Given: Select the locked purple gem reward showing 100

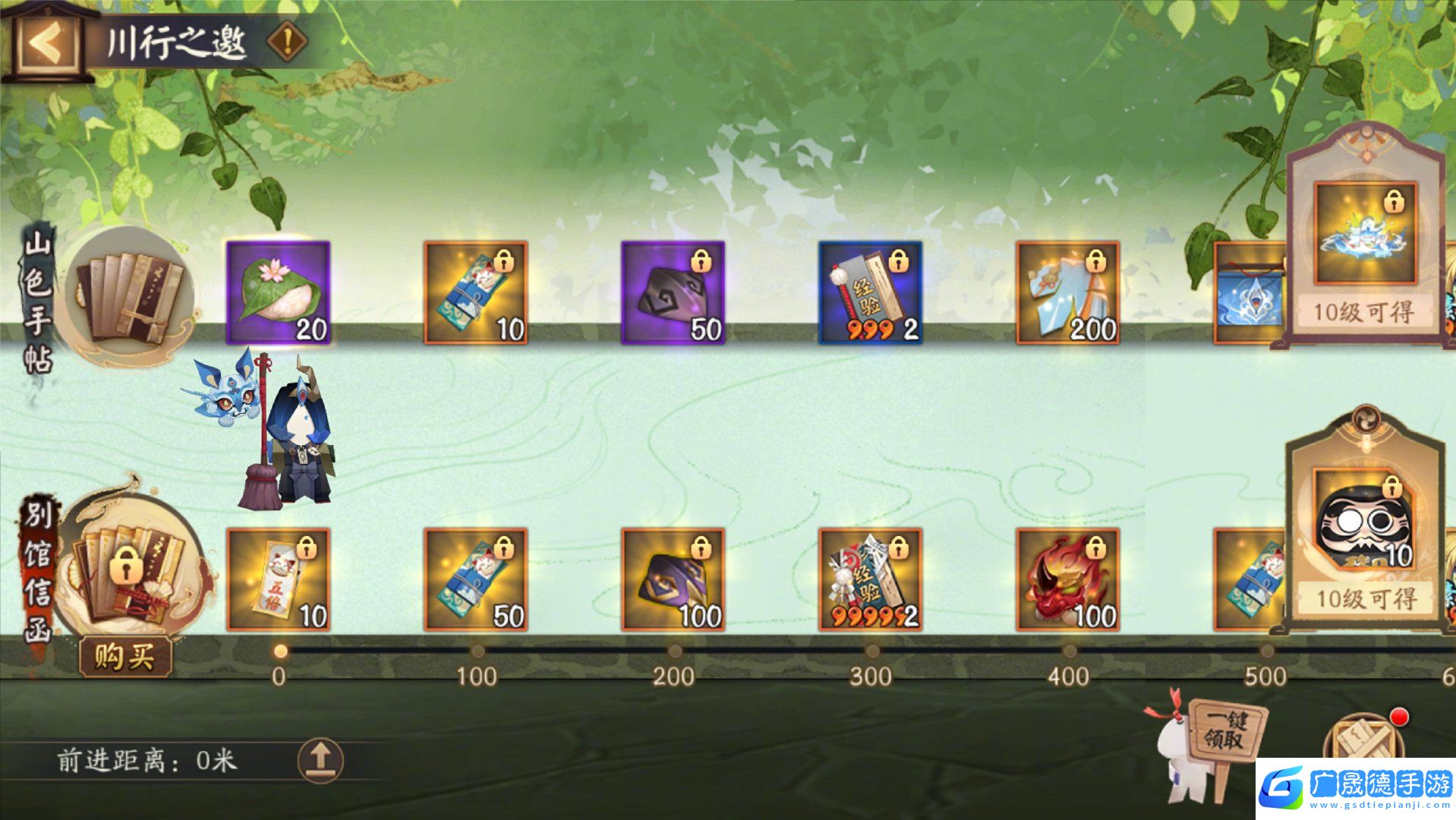Looking at the screenshot, I should click(x=673, y=579).
